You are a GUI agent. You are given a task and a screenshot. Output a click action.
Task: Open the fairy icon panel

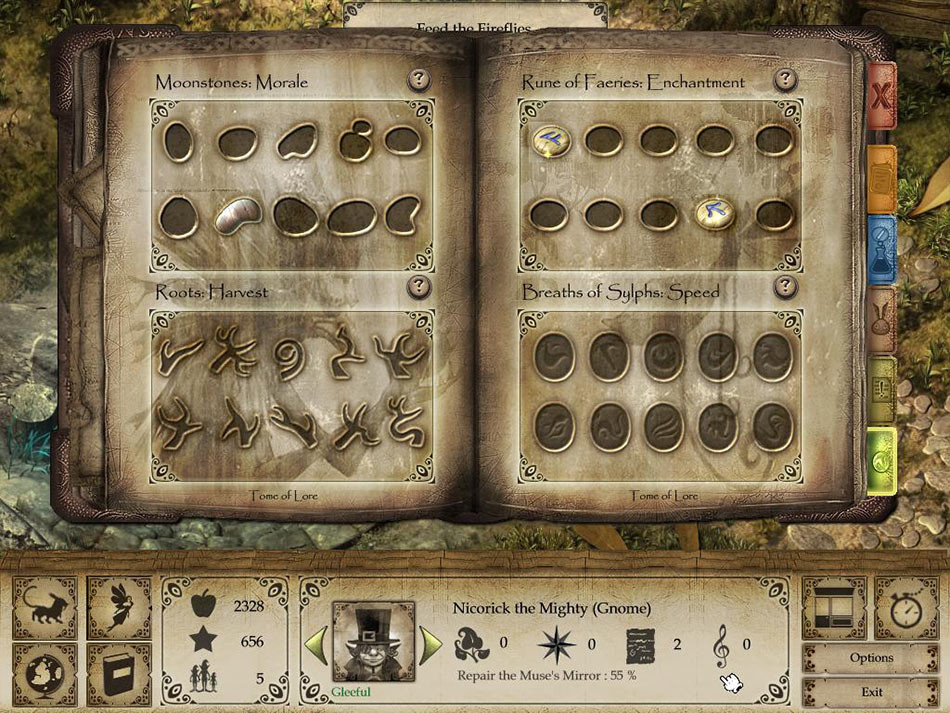pyautogui.click(x=119, y=608)
